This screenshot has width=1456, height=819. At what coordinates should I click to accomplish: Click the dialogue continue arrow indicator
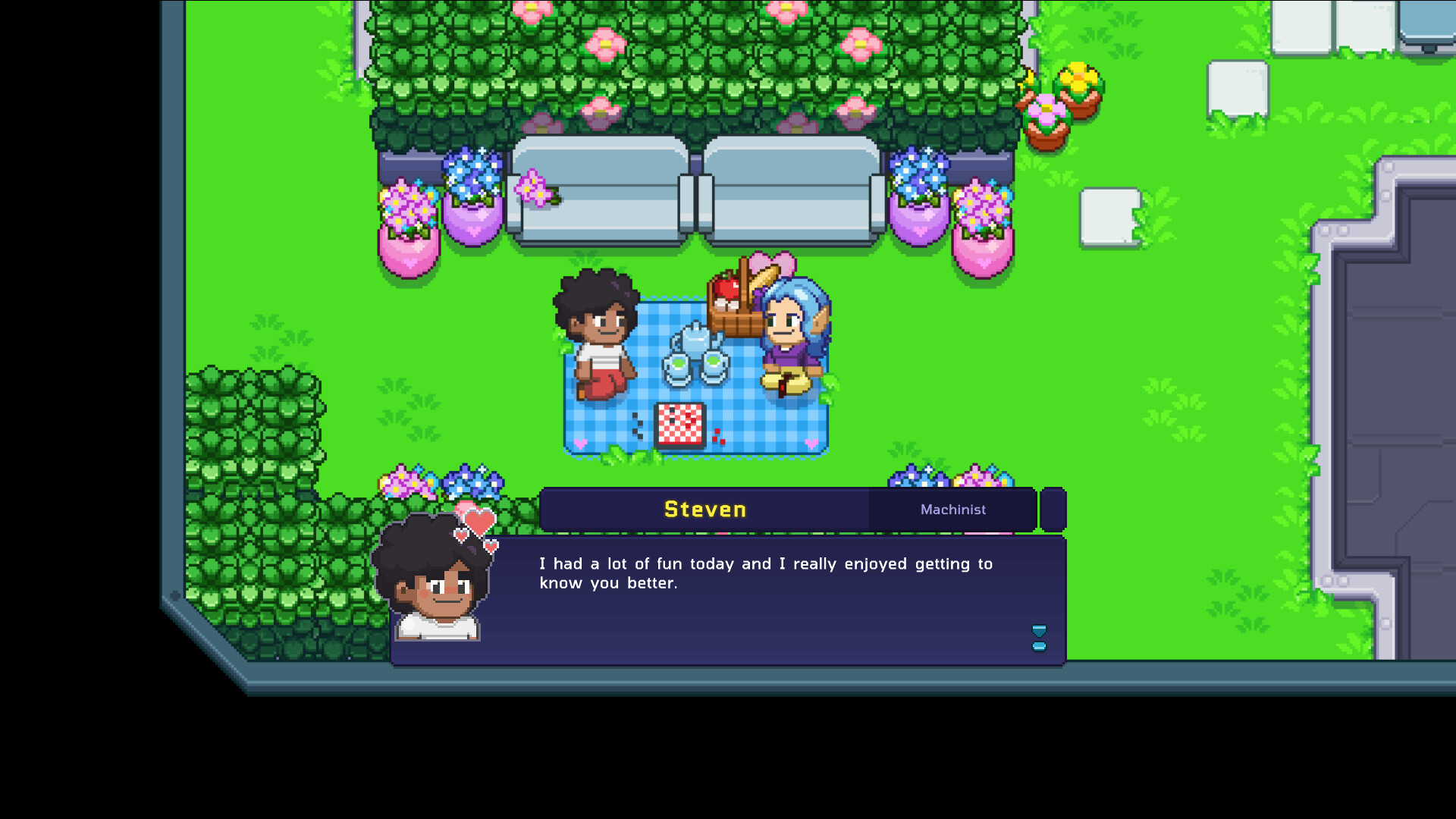point(1039,637)
